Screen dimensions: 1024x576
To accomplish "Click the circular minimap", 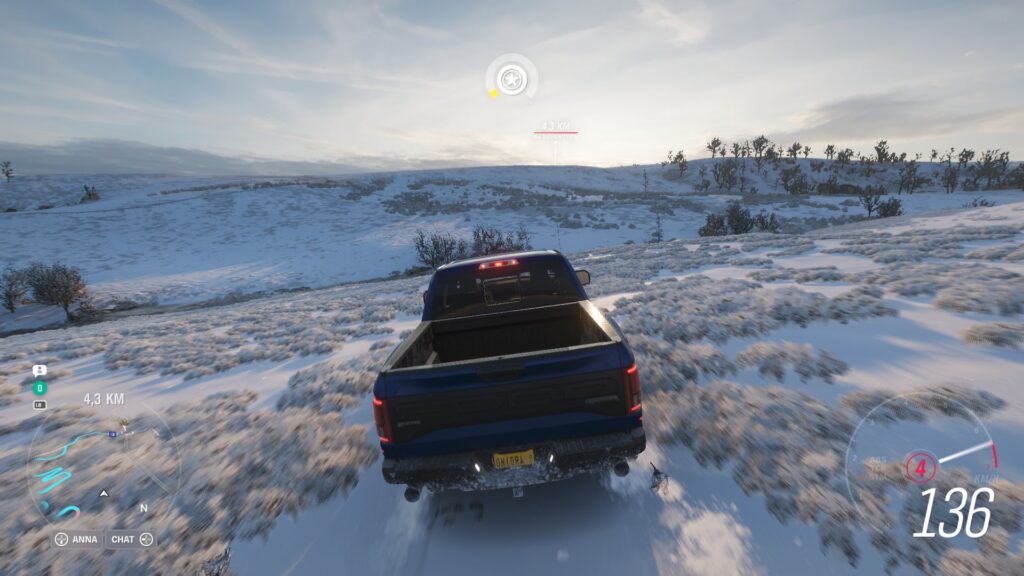I will coord(103,468).
